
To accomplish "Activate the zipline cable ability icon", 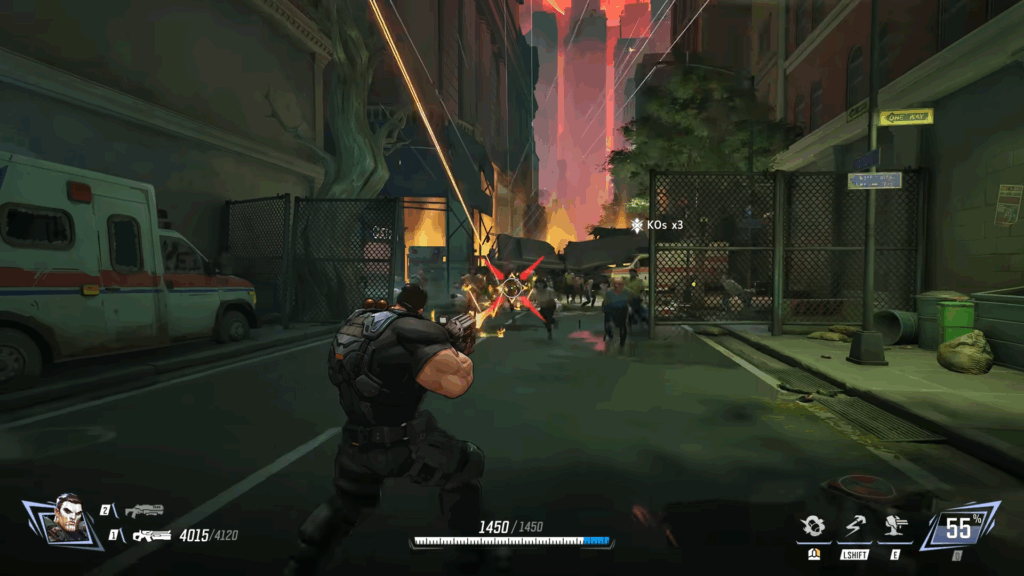I will (853, 529).
